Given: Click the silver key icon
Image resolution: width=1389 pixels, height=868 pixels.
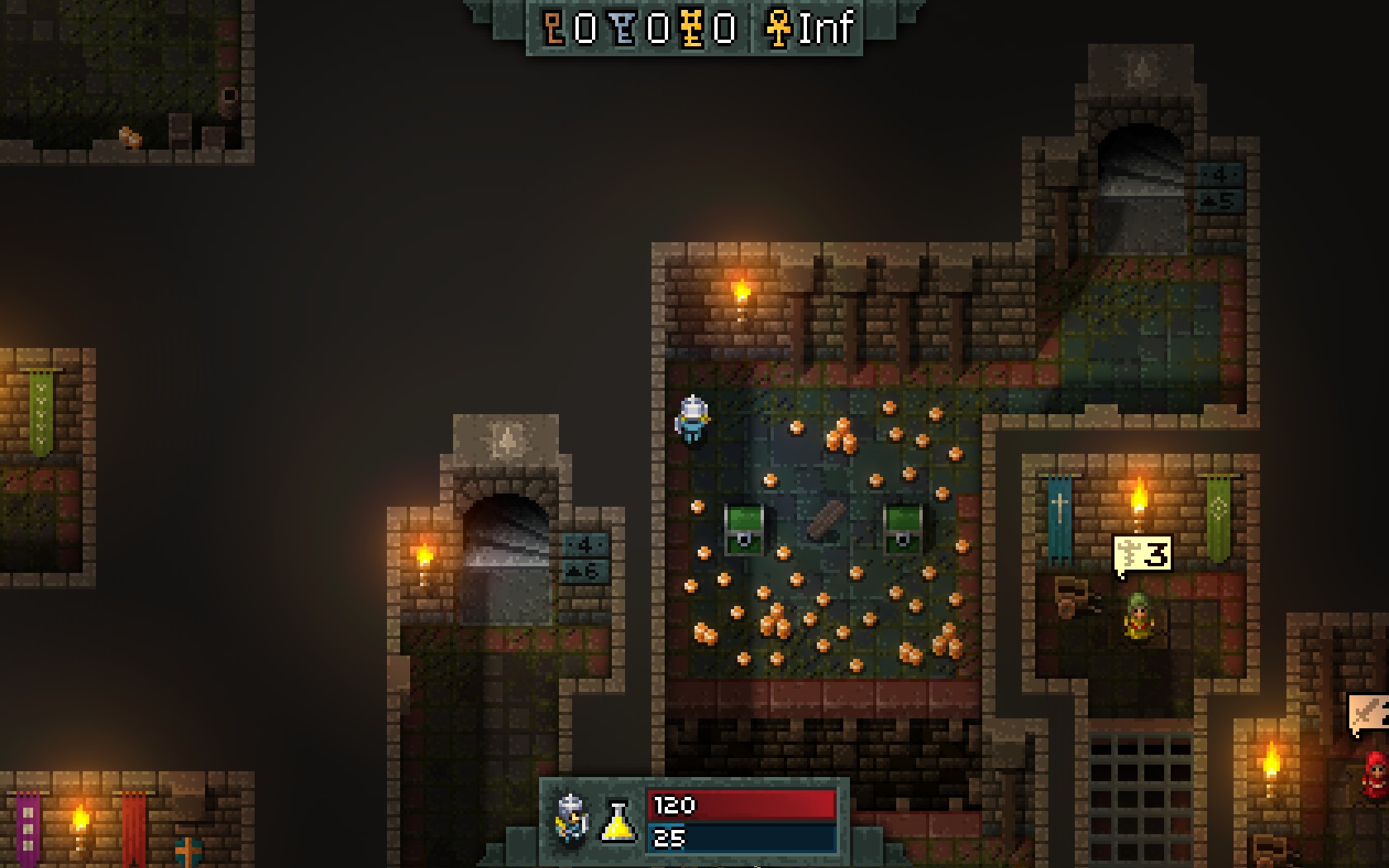Looking at the screenshot, I should 624,28.
